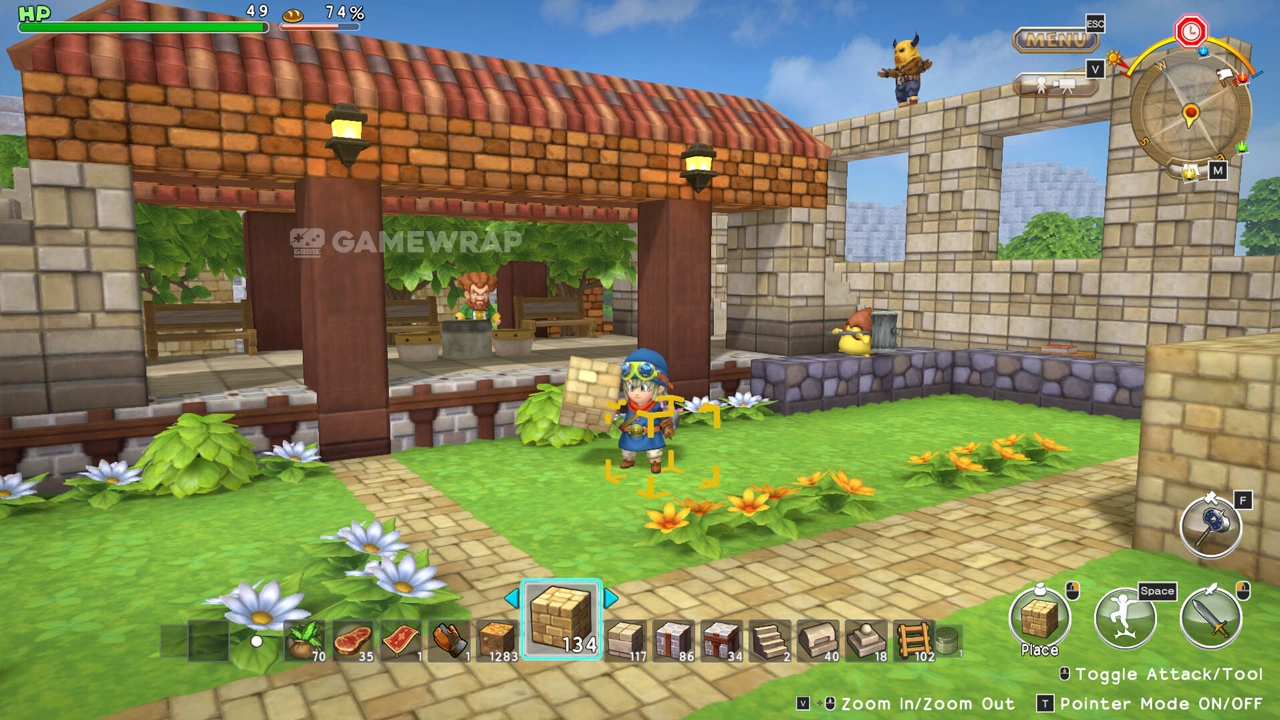The image size is (1280, 720).
Task: Select the raw meat slot with 35
Action: pyautogui.click(x=353, y=640)
